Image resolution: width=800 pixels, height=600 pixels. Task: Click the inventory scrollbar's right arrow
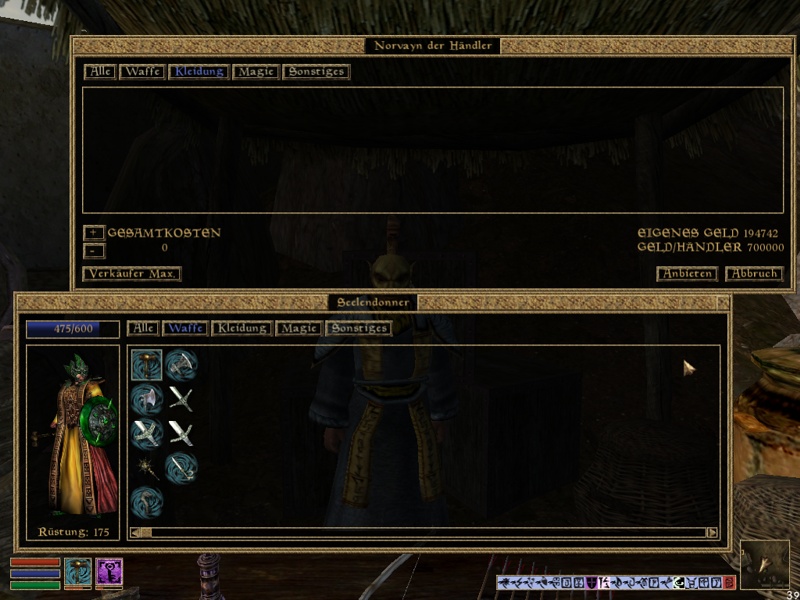coord(712,533)
